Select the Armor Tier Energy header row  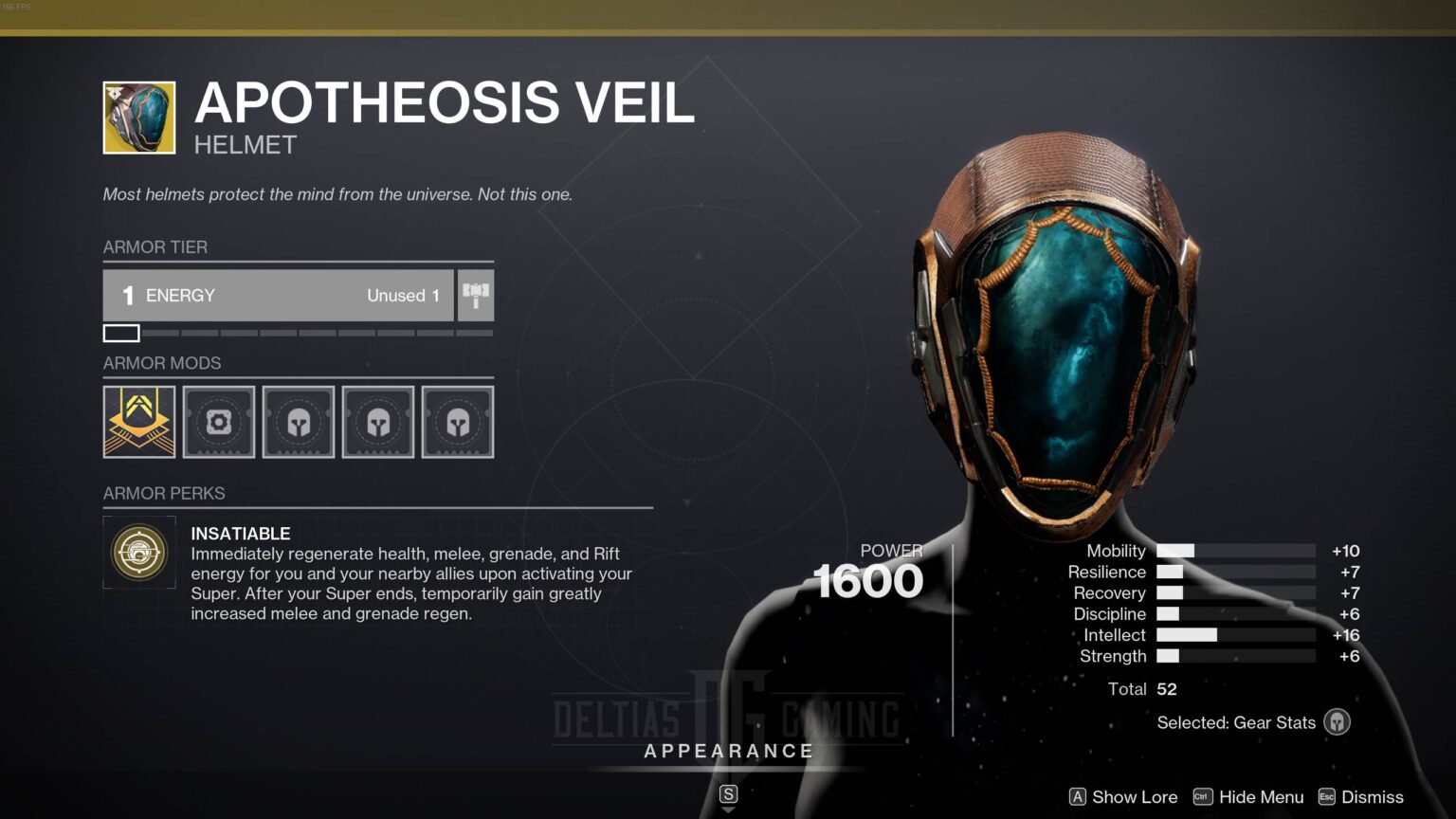tap(278, 295)
